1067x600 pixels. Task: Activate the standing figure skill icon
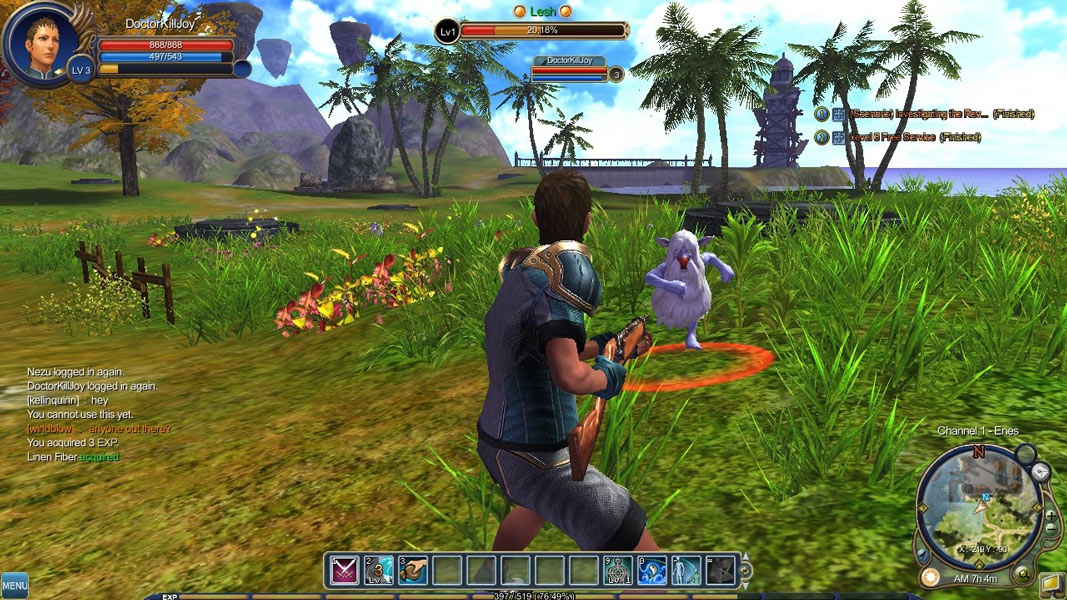pyautogui.click(x=686, y=570)
